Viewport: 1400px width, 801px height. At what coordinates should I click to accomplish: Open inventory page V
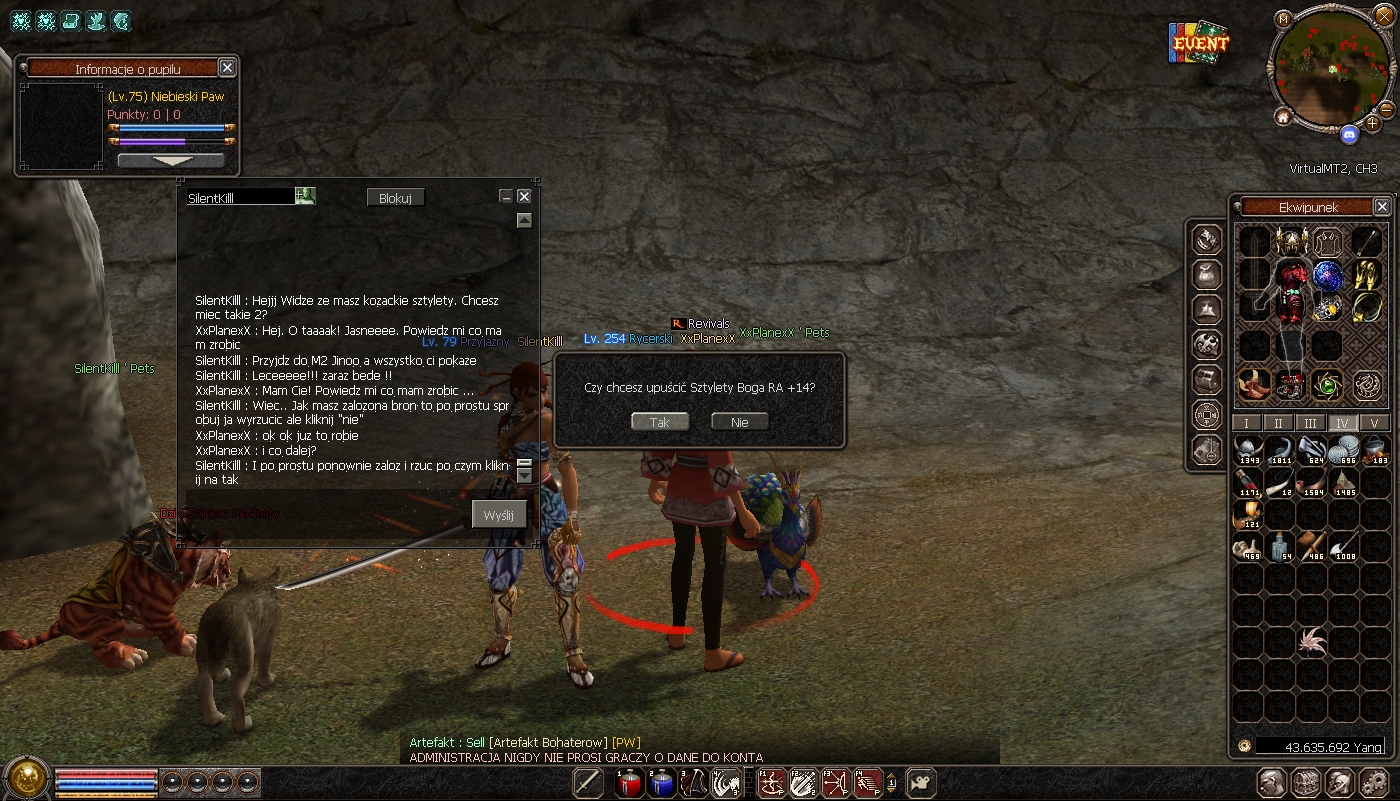[x=1374, y=423]
